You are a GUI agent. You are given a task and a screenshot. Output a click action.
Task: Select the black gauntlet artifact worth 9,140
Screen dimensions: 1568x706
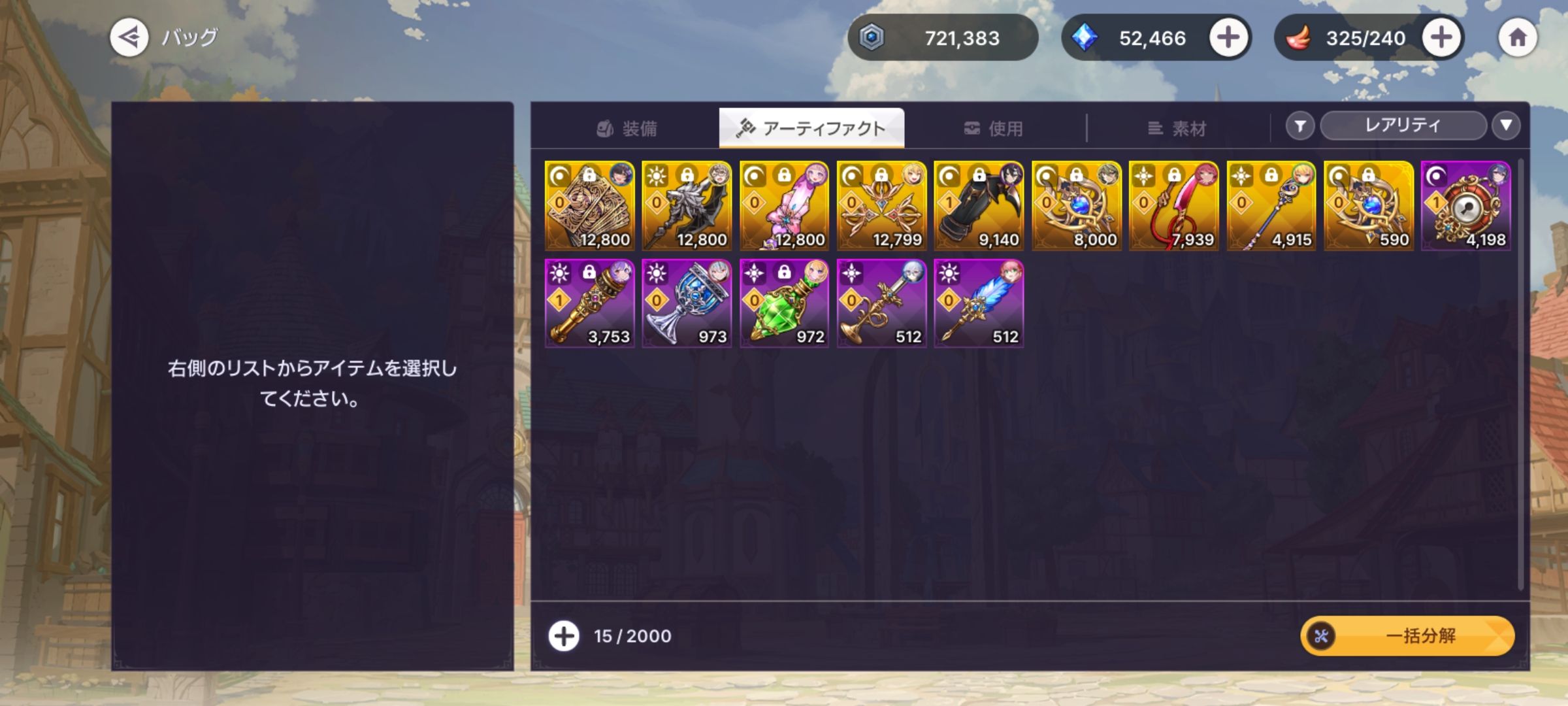click(x=979, y=206)
